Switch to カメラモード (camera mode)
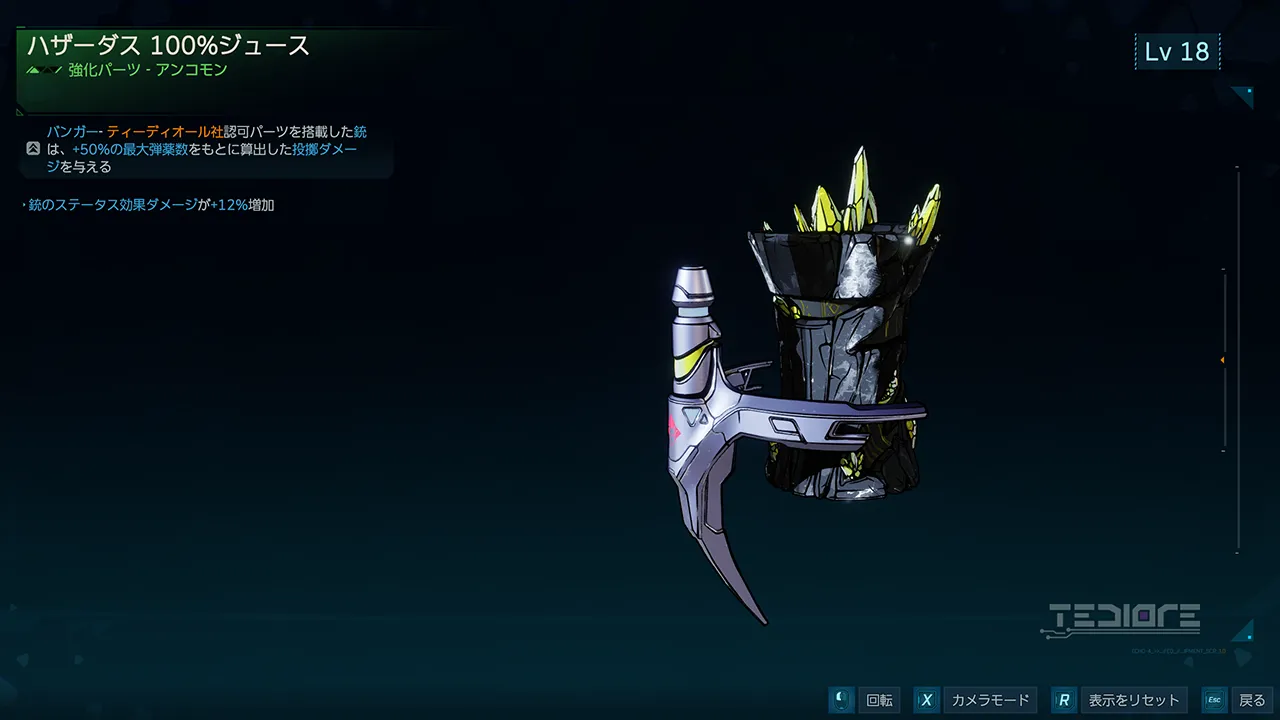 pyautogui.click(x=988, y=700)
